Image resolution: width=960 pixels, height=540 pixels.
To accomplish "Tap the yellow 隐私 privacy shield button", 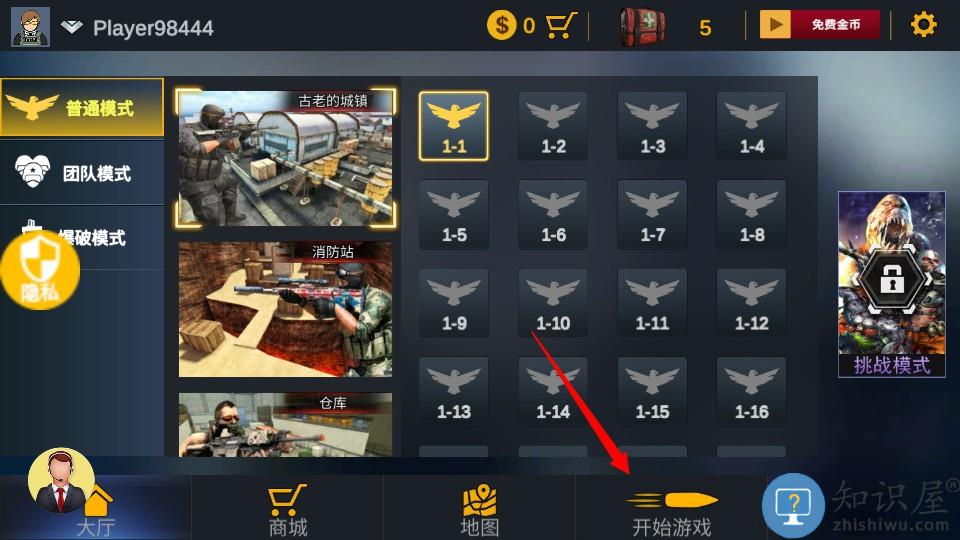I will click(x=38, y=270).
